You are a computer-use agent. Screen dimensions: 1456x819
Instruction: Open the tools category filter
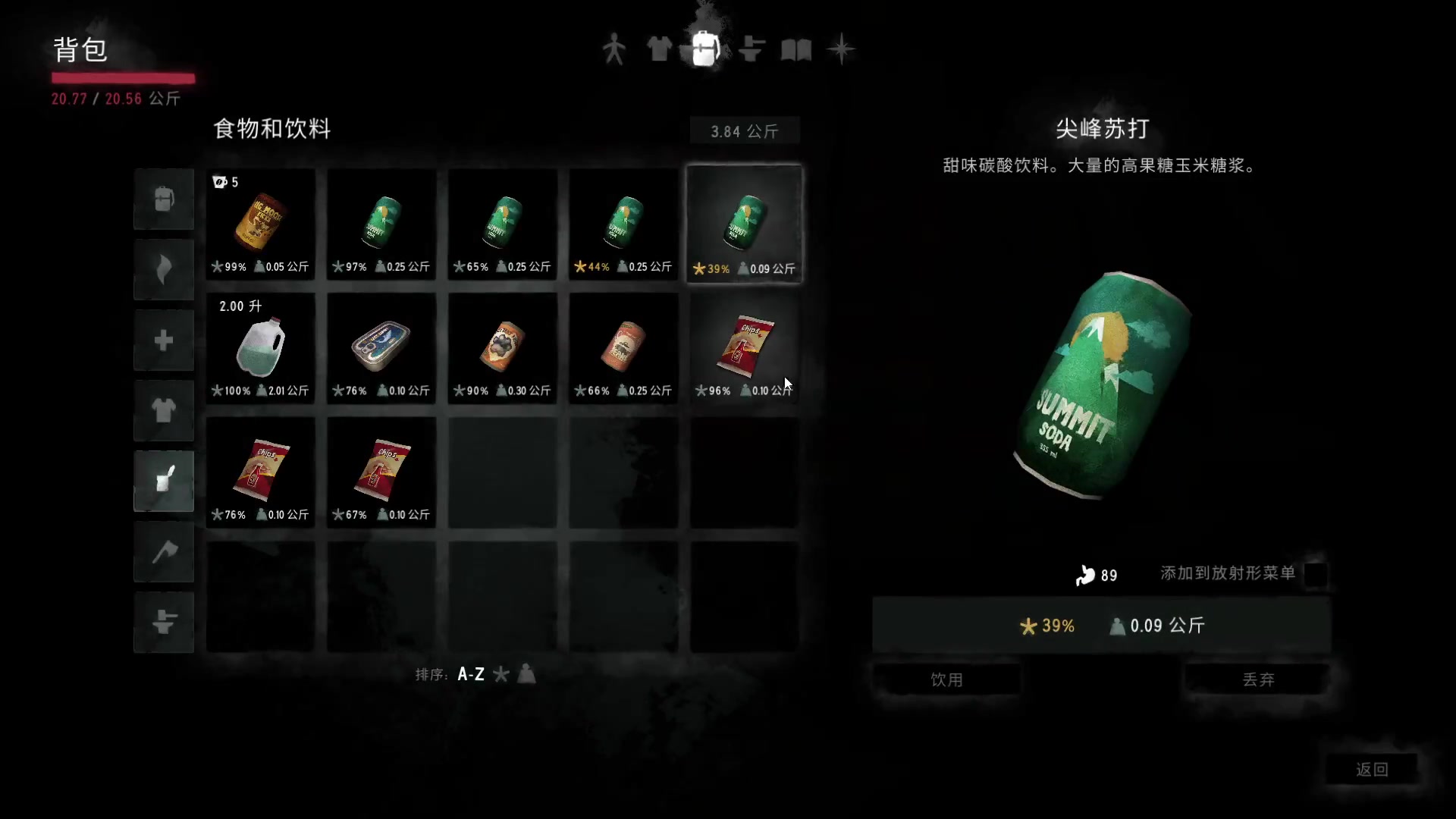click(164, 552)
